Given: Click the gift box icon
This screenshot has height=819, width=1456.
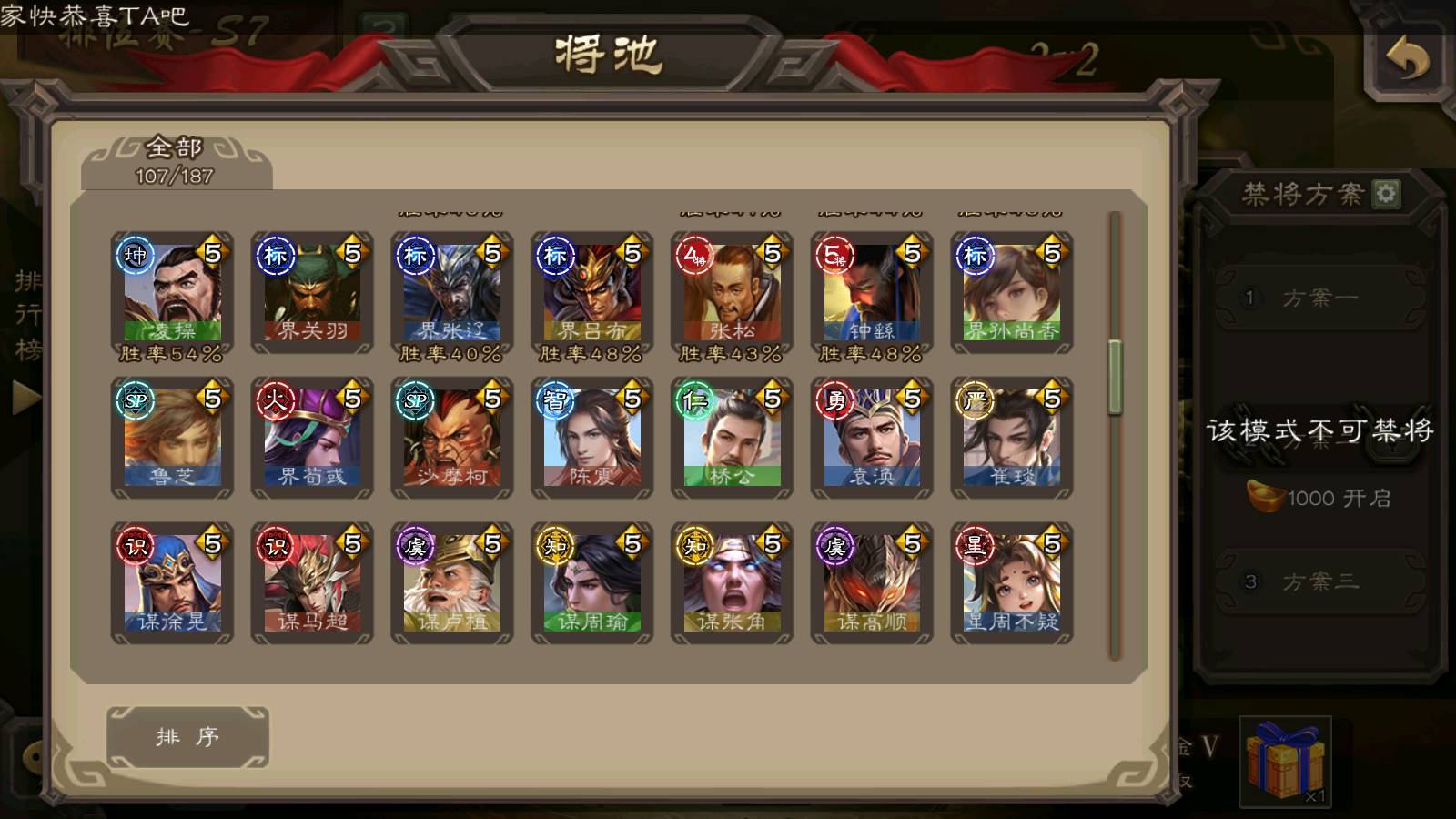Looking at the screenshot, I should click(1285, 761).
